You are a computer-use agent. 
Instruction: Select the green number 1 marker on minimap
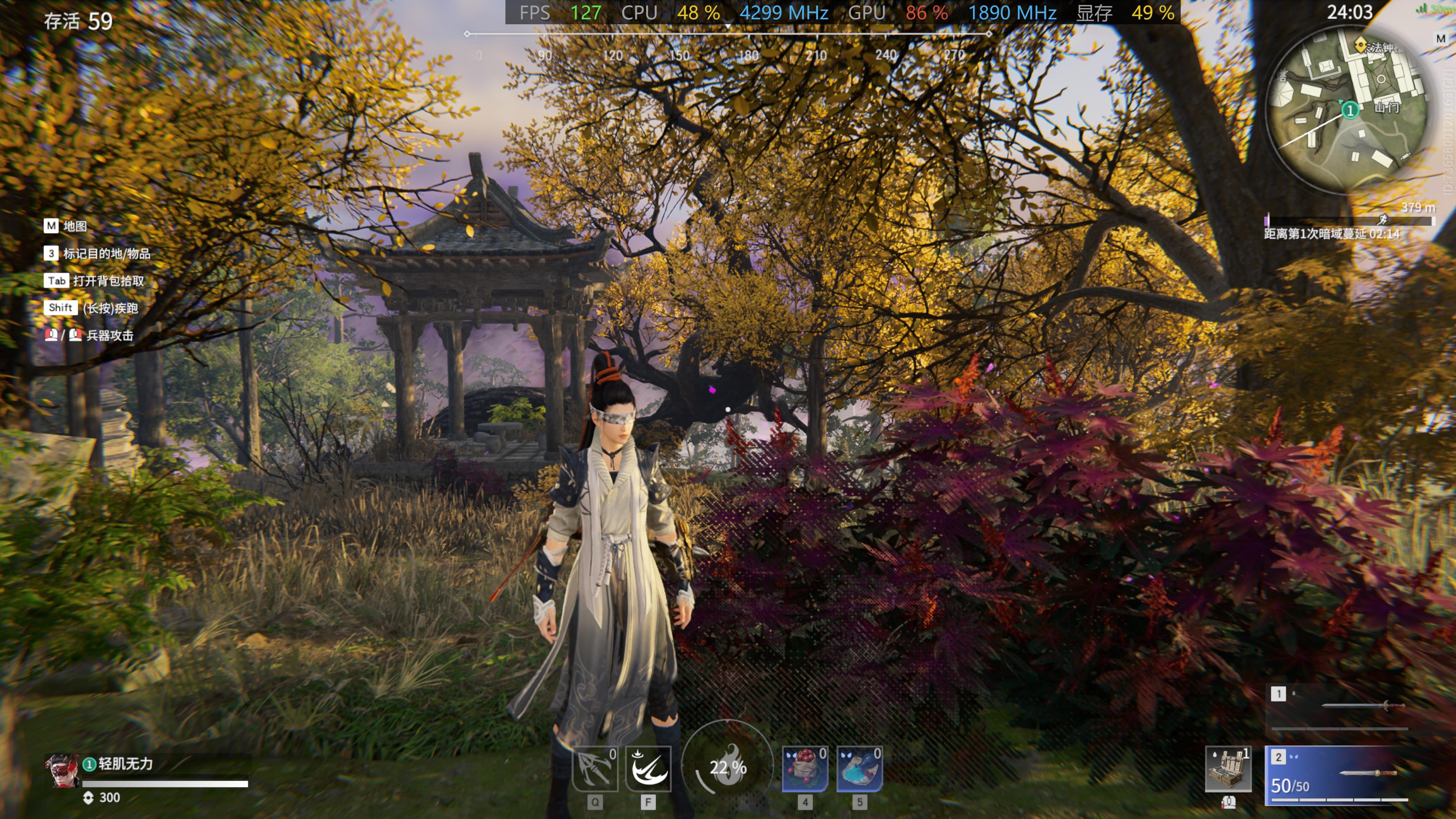[1350, 110]
